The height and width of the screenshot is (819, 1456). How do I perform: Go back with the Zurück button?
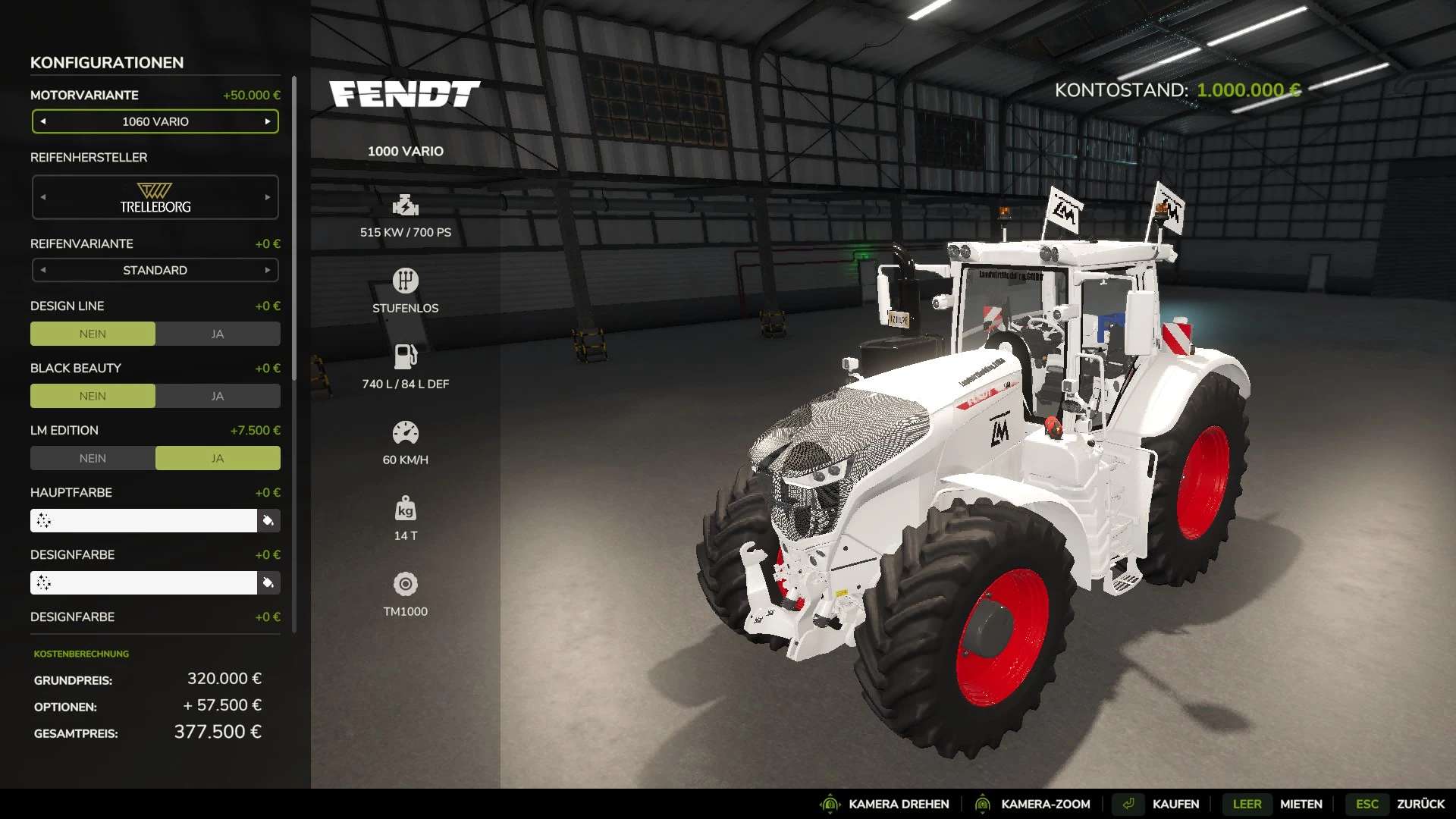(x=1420, y=804)
